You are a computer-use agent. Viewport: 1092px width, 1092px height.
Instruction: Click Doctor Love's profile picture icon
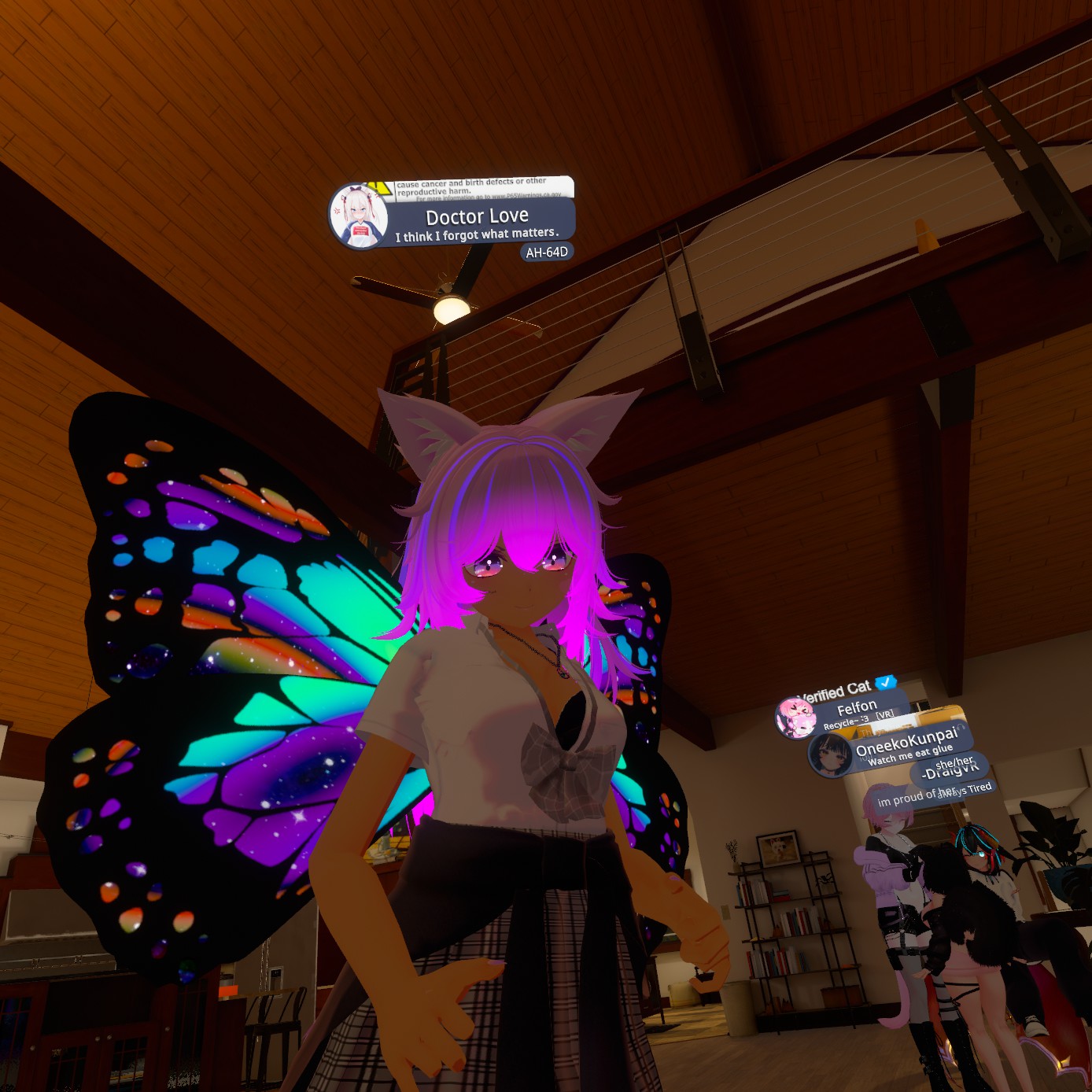point(359,216)
